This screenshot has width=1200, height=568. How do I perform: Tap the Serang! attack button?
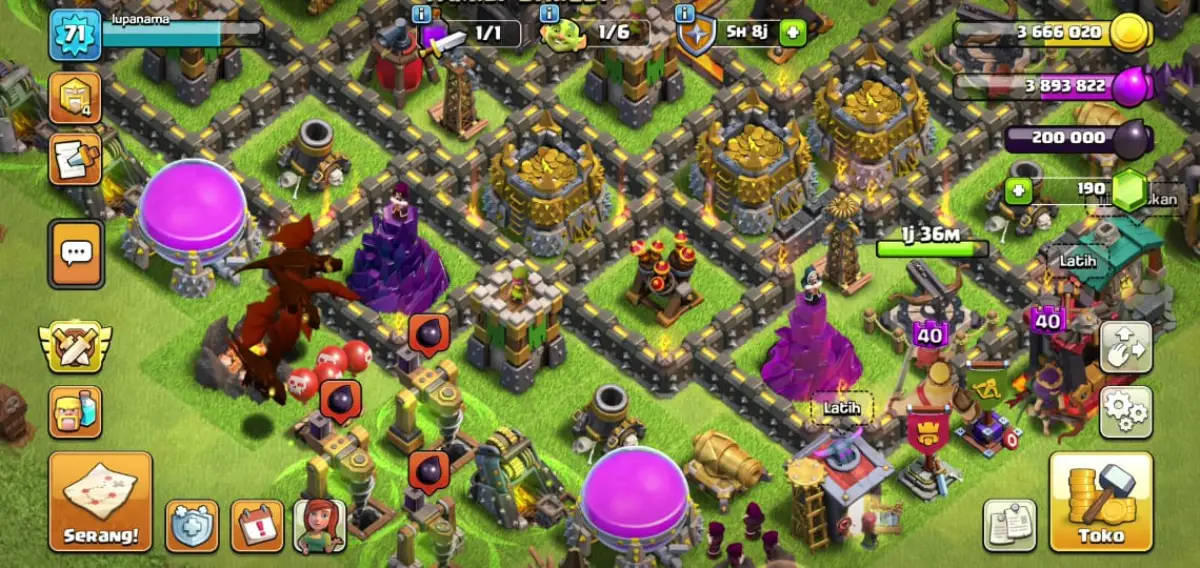point(100,502)
